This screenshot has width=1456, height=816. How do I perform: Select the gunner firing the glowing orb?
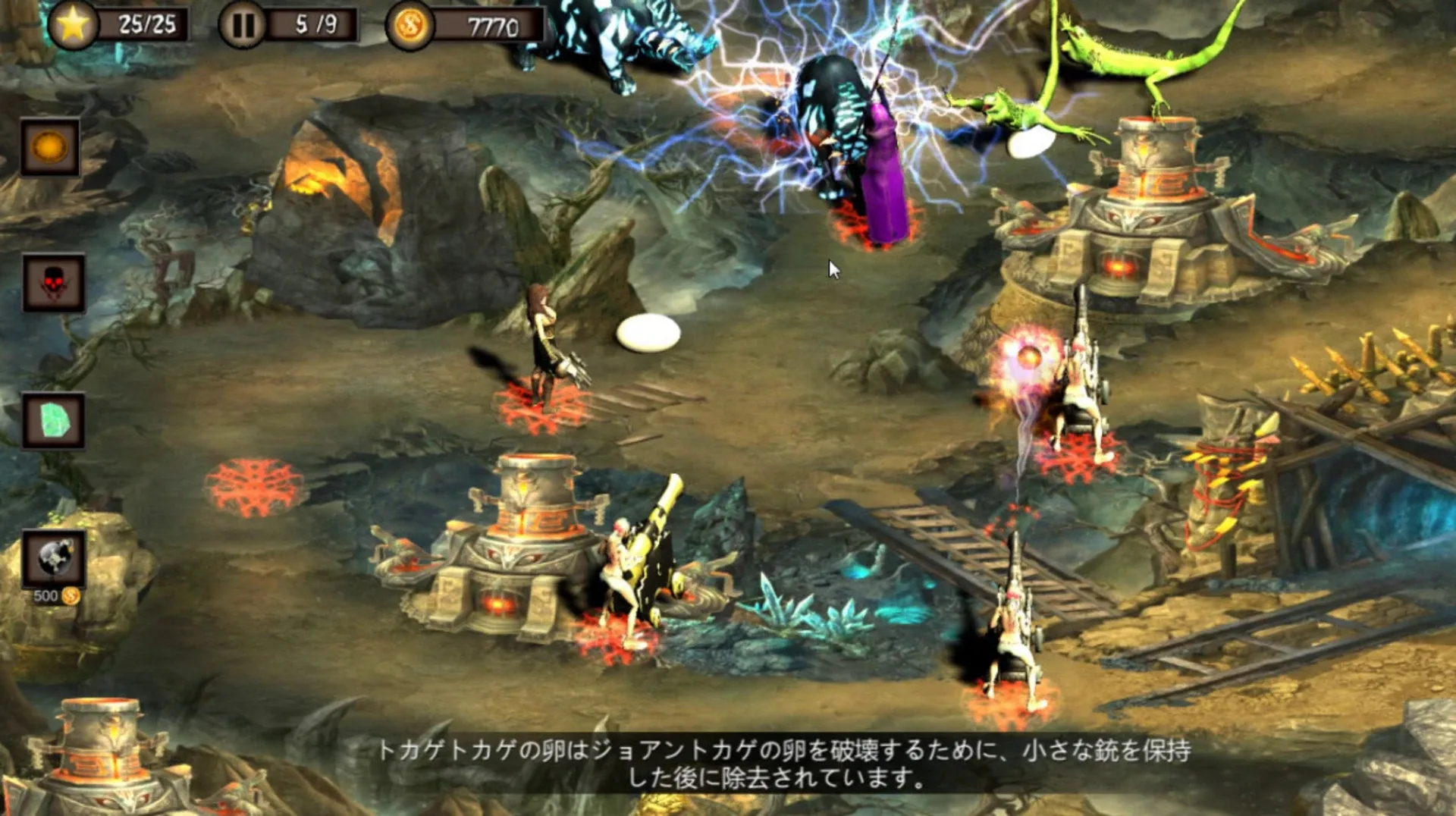(1077, 387)
